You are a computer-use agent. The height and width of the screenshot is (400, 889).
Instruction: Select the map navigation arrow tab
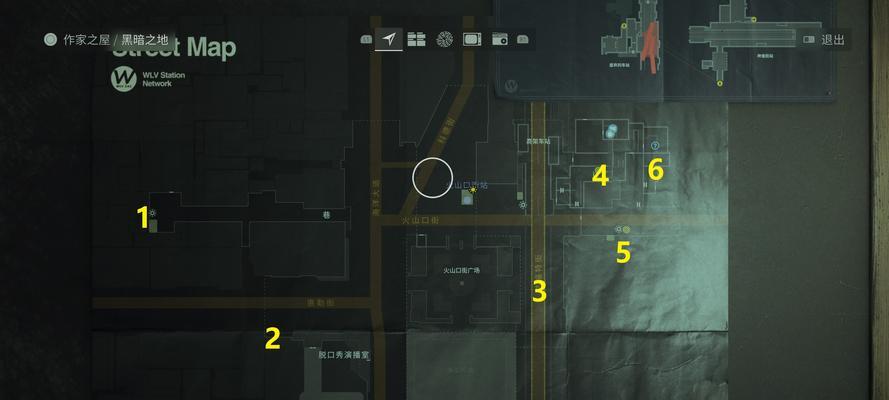(x=389, y=40)
